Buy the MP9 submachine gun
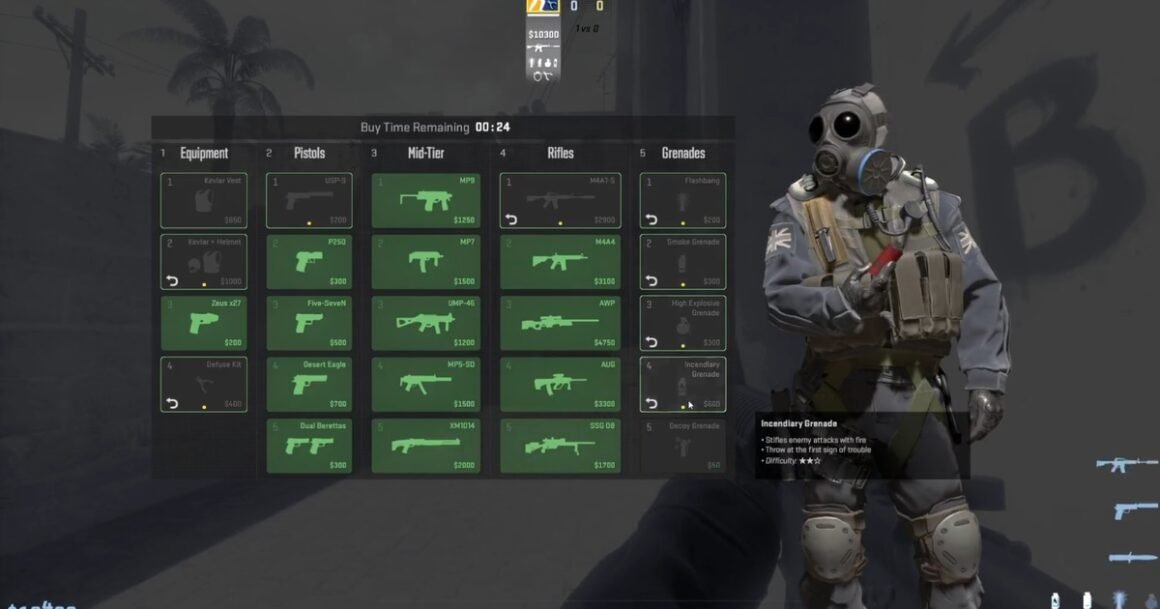 pos(425,200)
